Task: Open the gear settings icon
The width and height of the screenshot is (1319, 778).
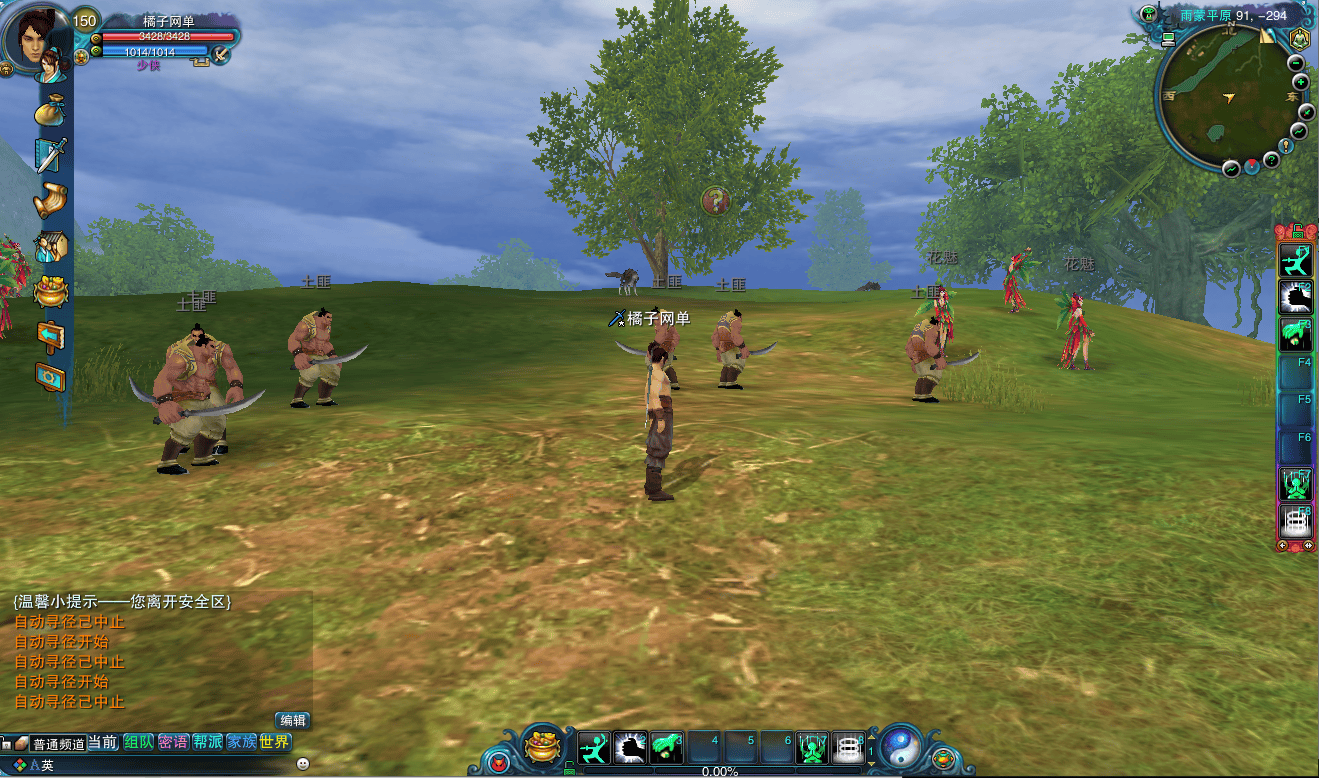Action: coord(50,377)
